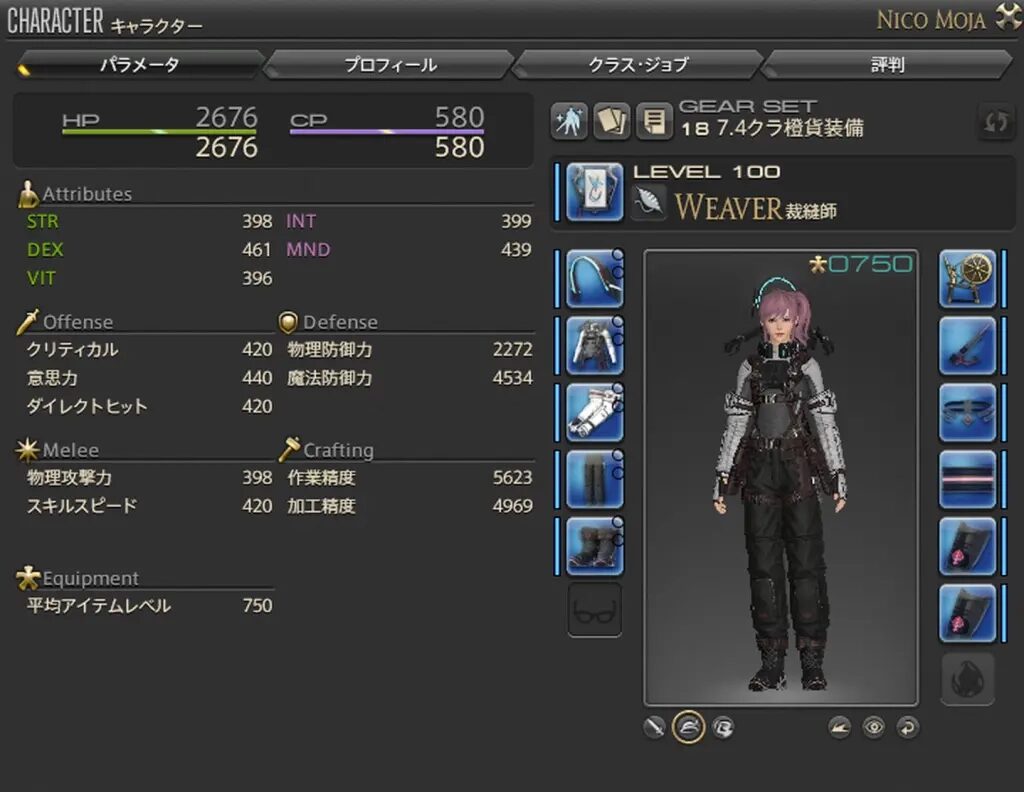Show the 評判 tab
The width and height of the screenshot is (1024, 792).
click(x=887, y=65)
